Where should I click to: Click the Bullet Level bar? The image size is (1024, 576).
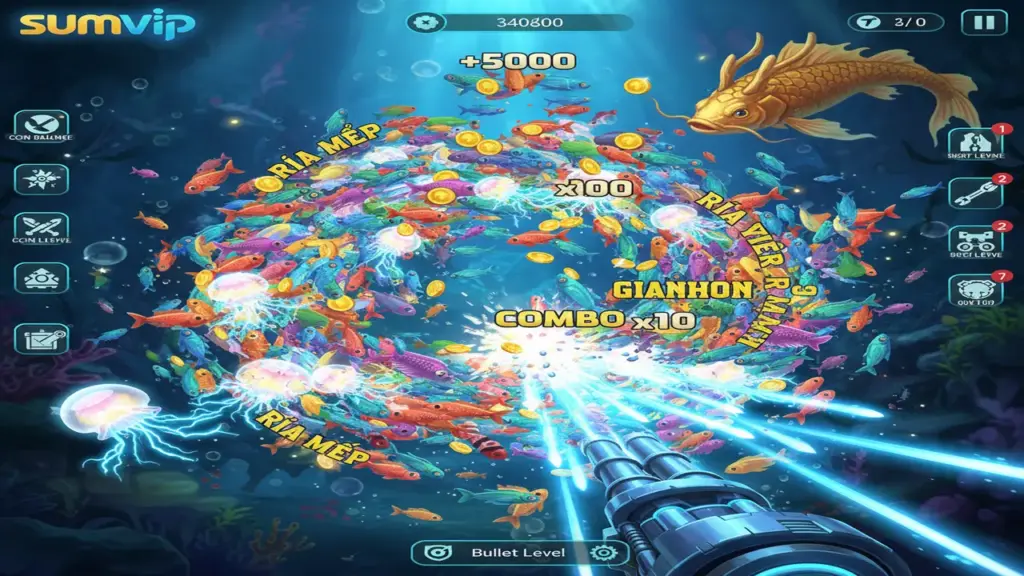point(518,553)
